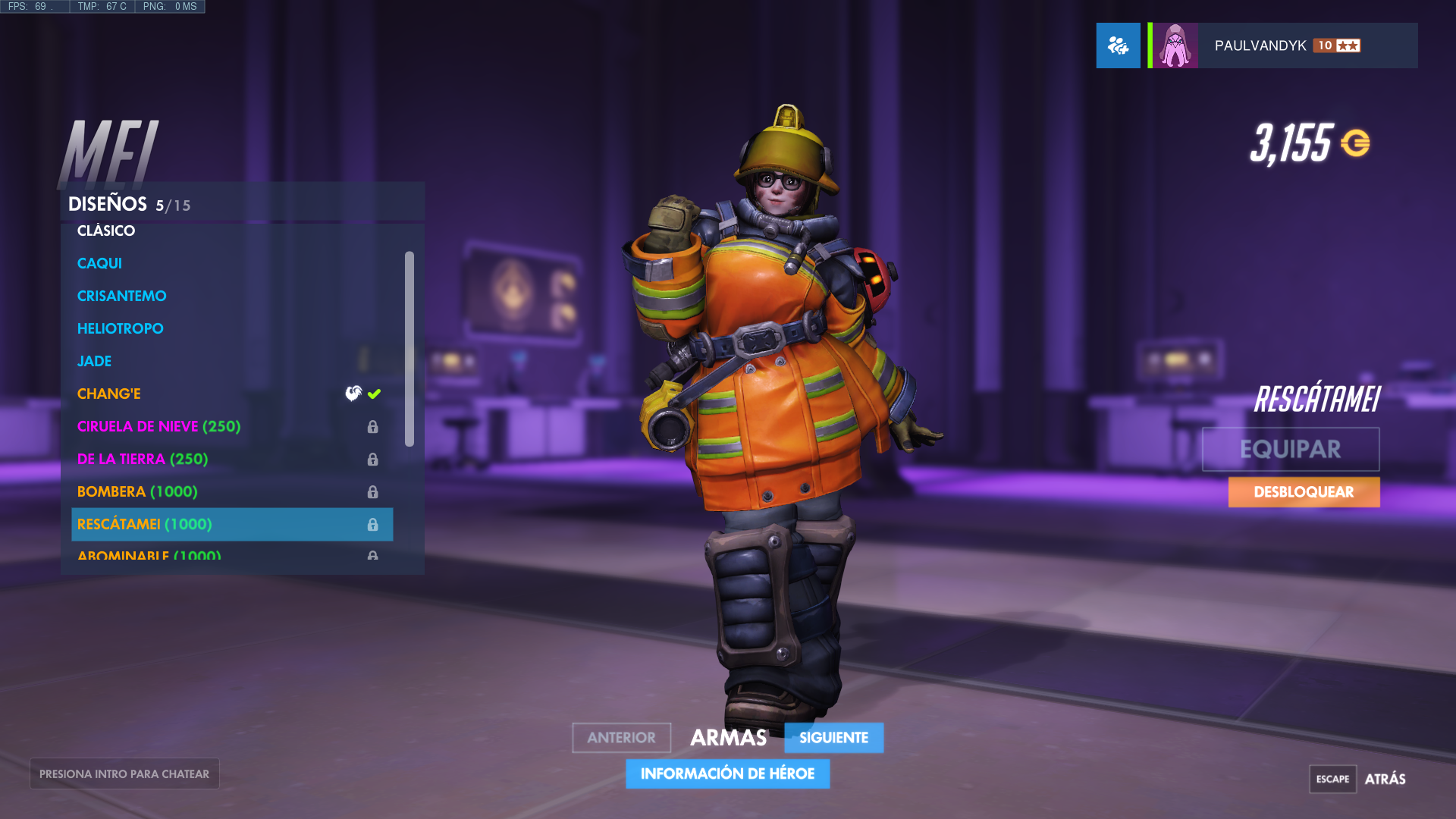Click the invite-to-group players icon

pos(1118,45)
